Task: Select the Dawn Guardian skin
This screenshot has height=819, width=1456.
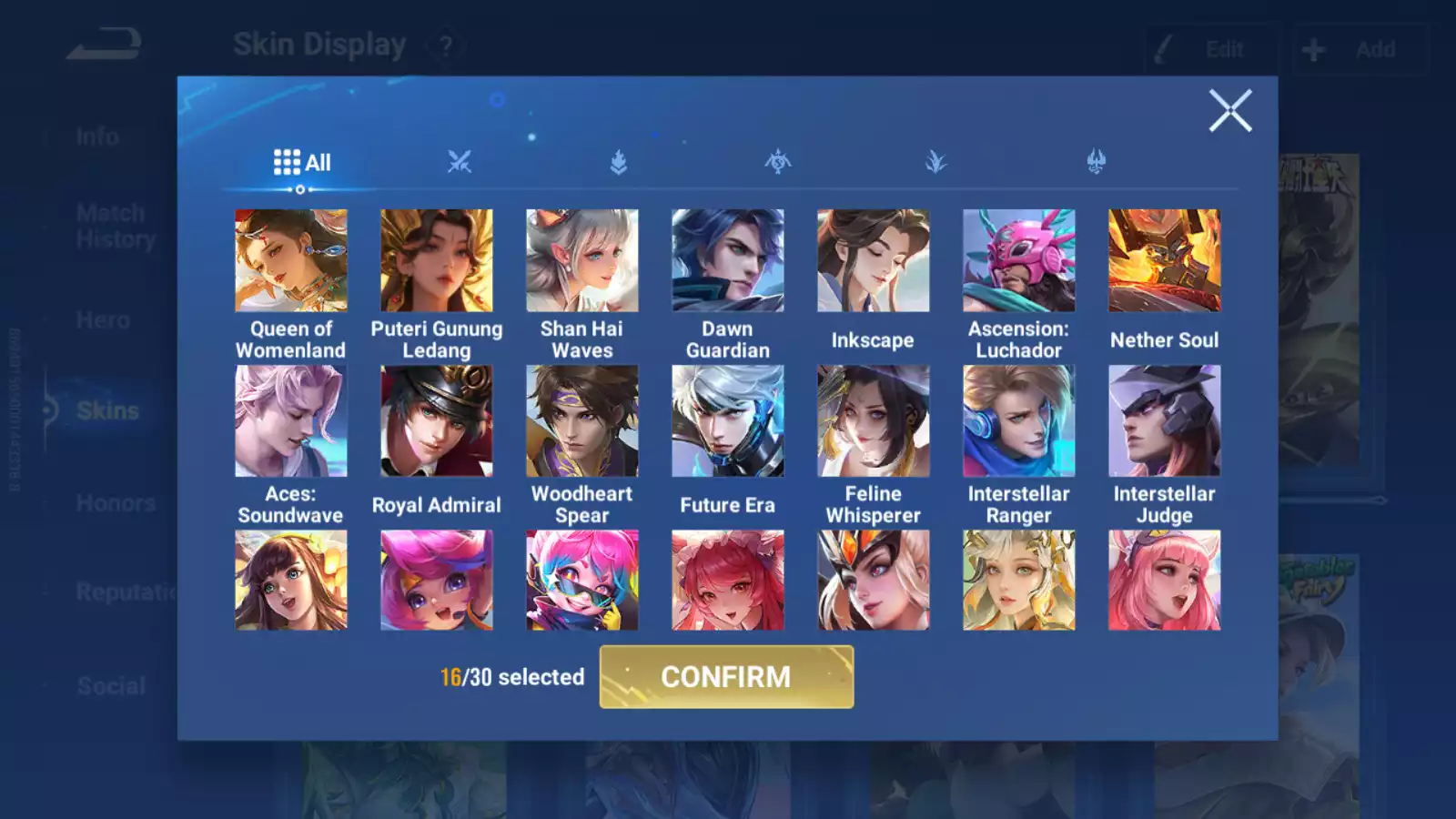Action: point(728,261)
